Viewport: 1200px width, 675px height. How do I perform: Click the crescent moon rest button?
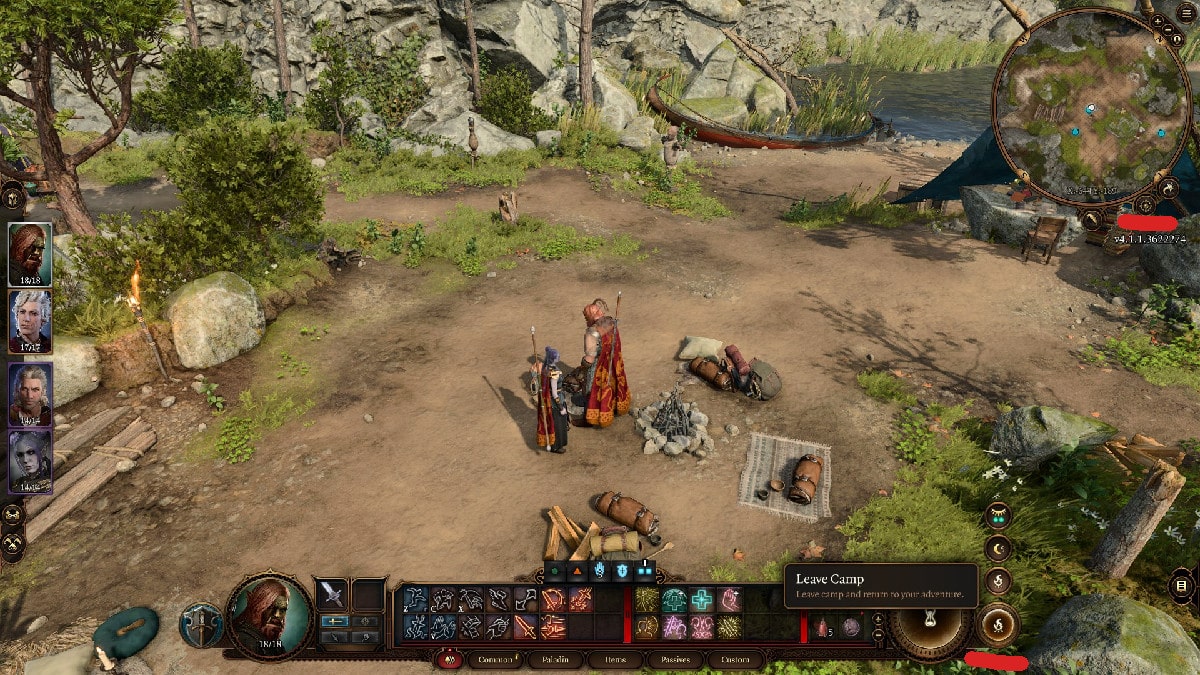point(997,548)
